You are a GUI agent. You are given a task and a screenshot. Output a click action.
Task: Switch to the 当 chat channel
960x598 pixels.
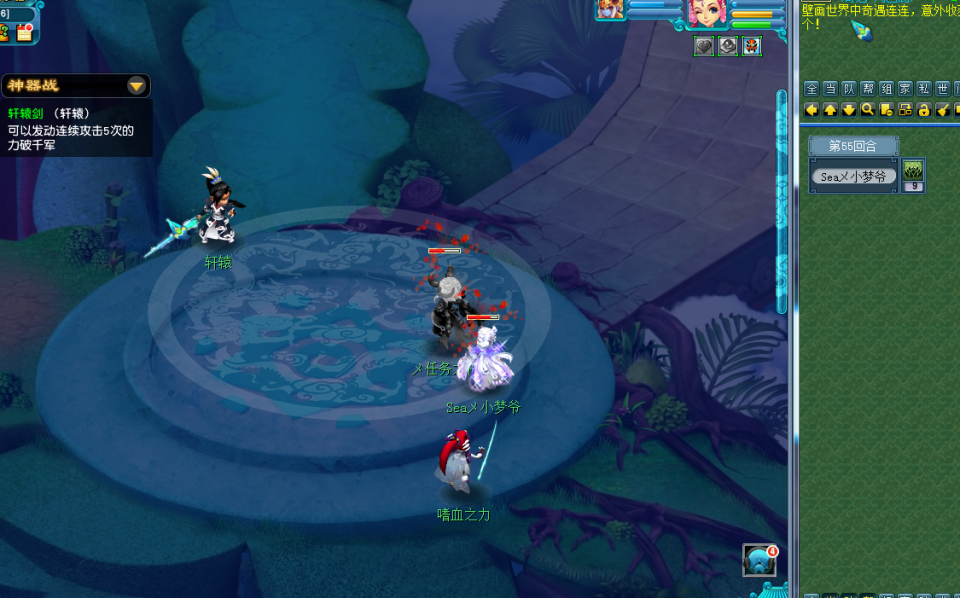pyautogui.click(x=830, y=88)
